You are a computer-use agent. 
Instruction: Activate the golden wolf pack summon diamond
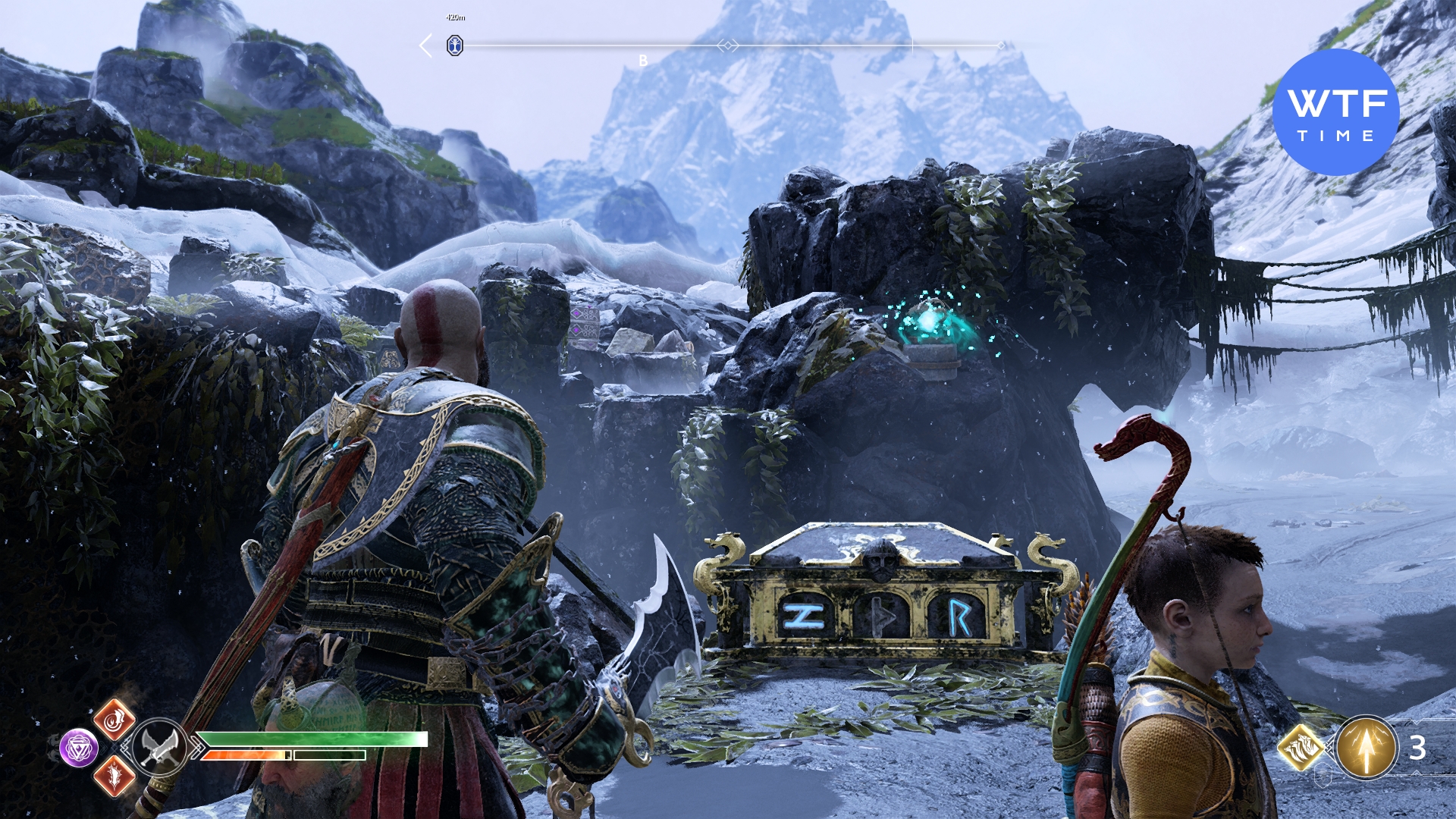click(1301, 747)
